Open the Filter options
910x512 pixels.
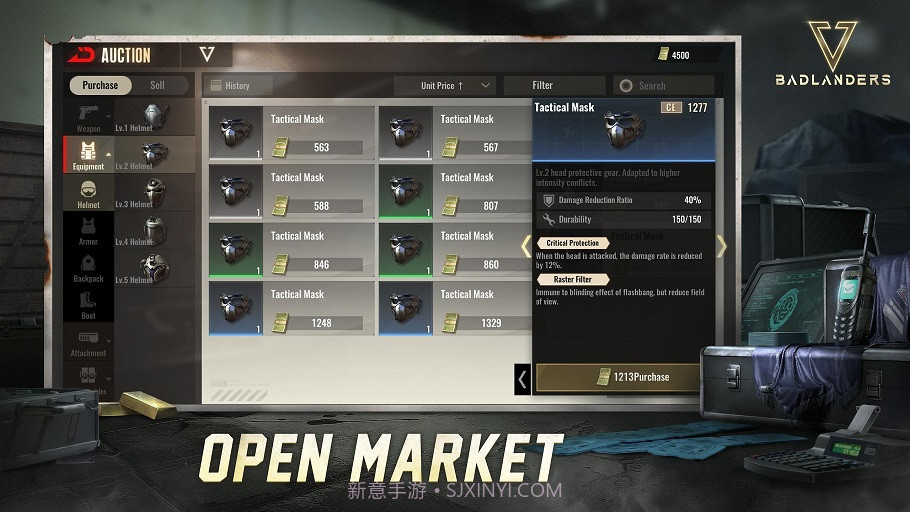point(554,86)
